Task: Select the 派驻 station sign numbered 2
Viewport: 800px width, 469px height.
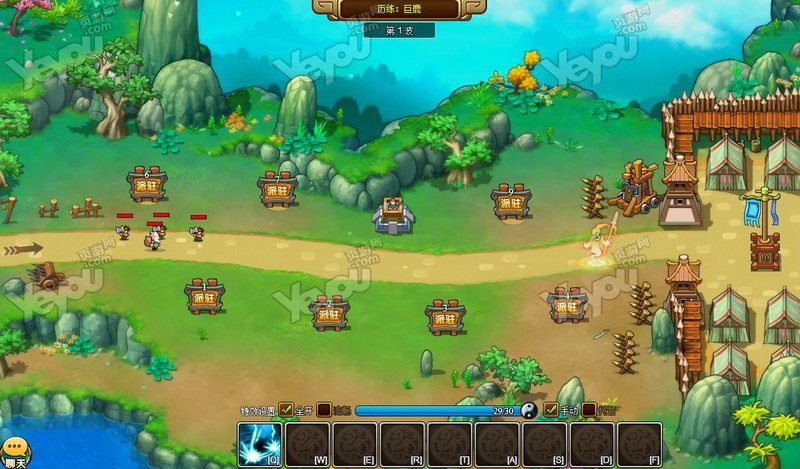Action: pyautogui.click(x=329, y=313)
